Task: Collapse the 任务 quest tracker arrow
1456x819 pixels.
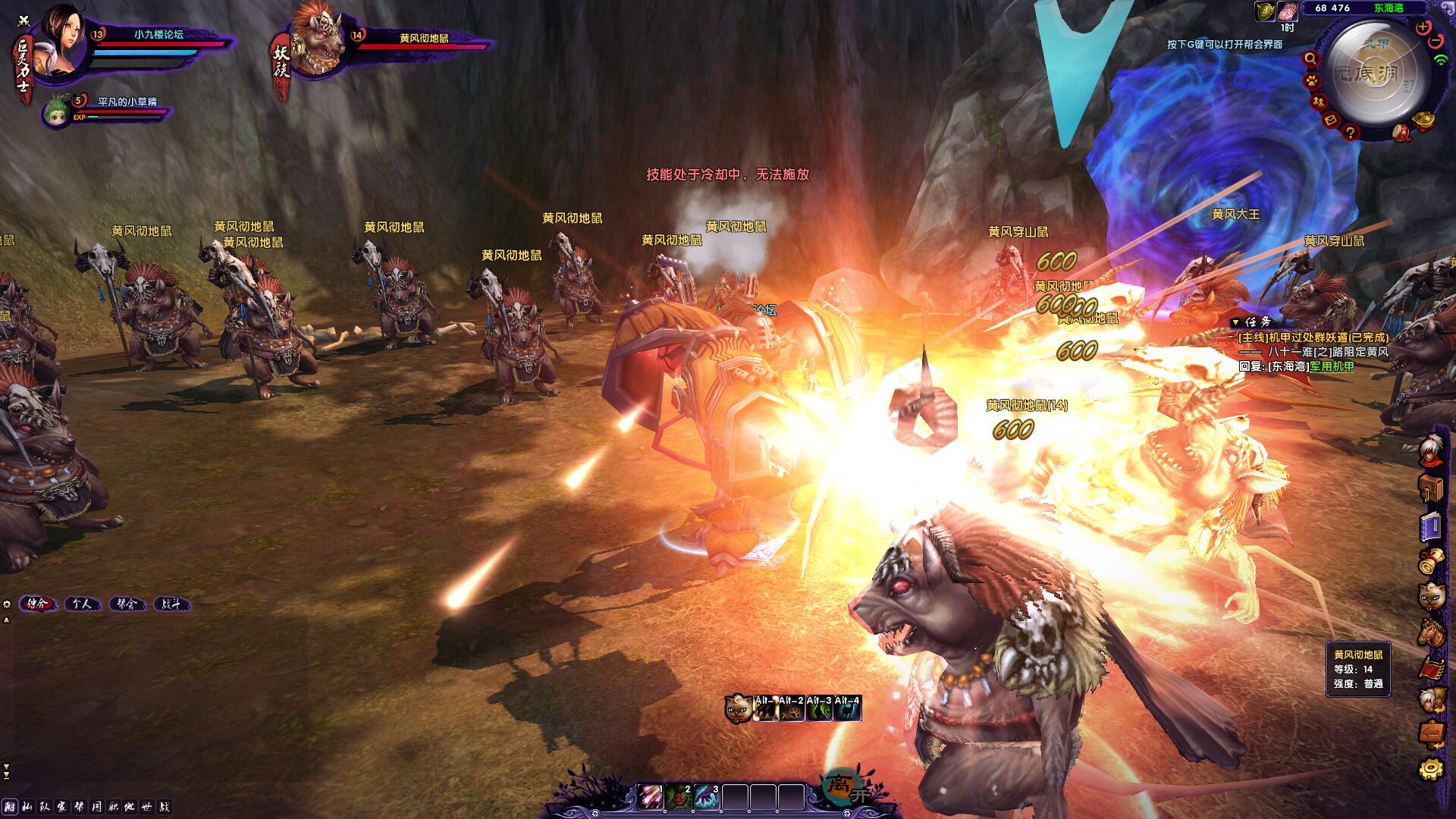Action: 1235,322
